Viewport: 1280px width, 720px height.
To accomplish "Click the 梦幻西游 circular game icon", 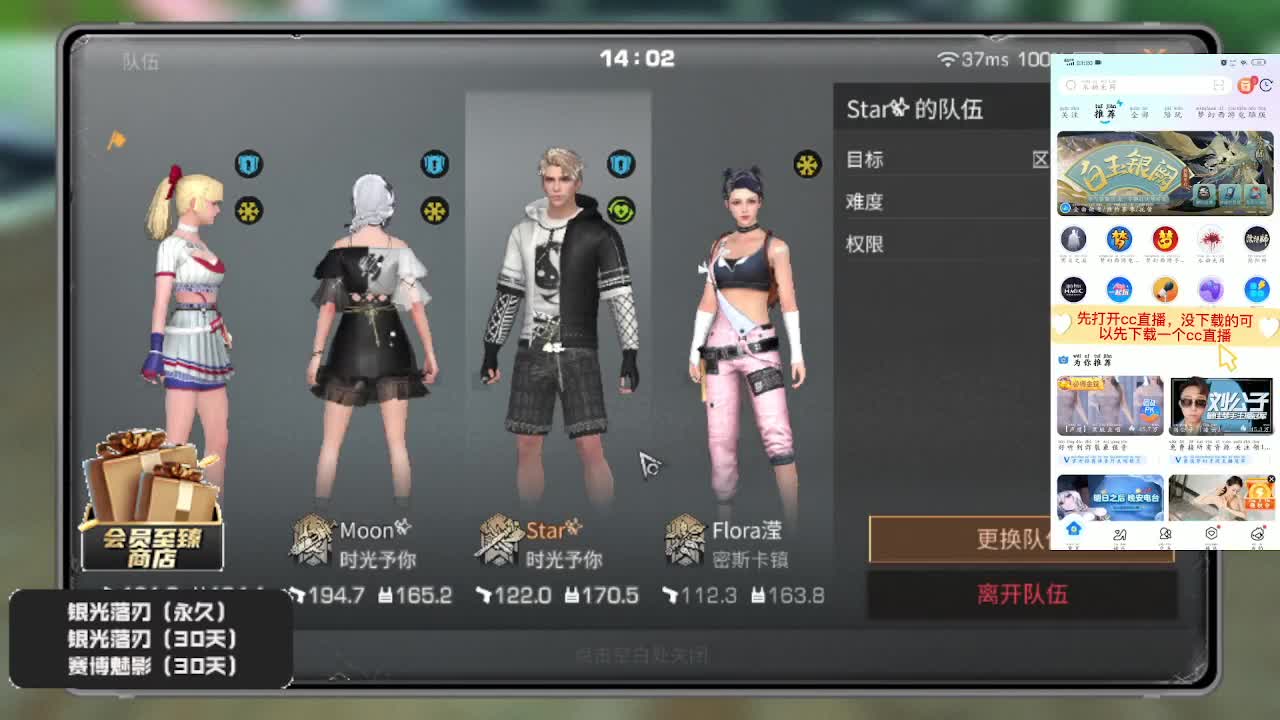I will click(x=1118, y=240).
